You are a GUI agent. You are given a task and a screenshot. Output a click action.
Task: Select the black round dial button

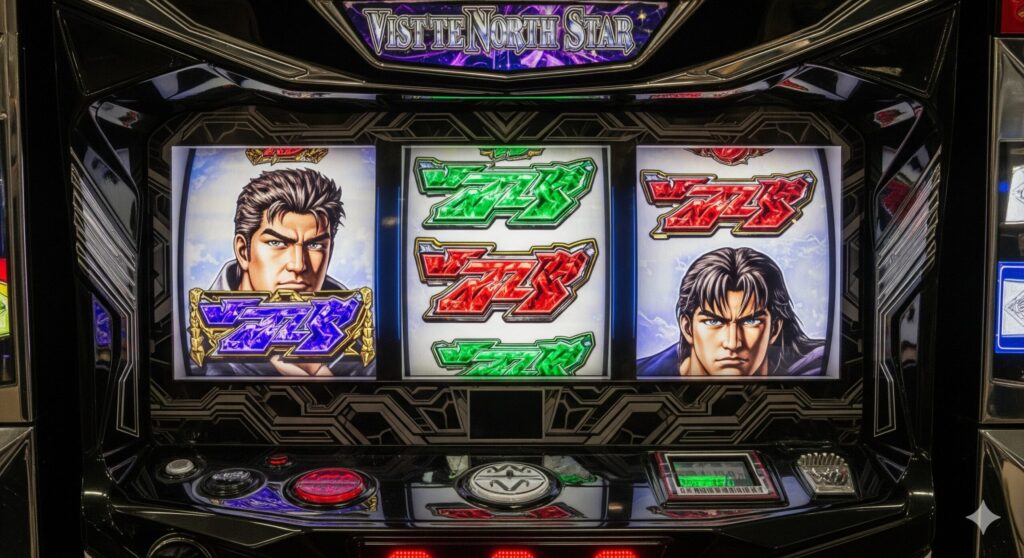[x=230, y=483]
